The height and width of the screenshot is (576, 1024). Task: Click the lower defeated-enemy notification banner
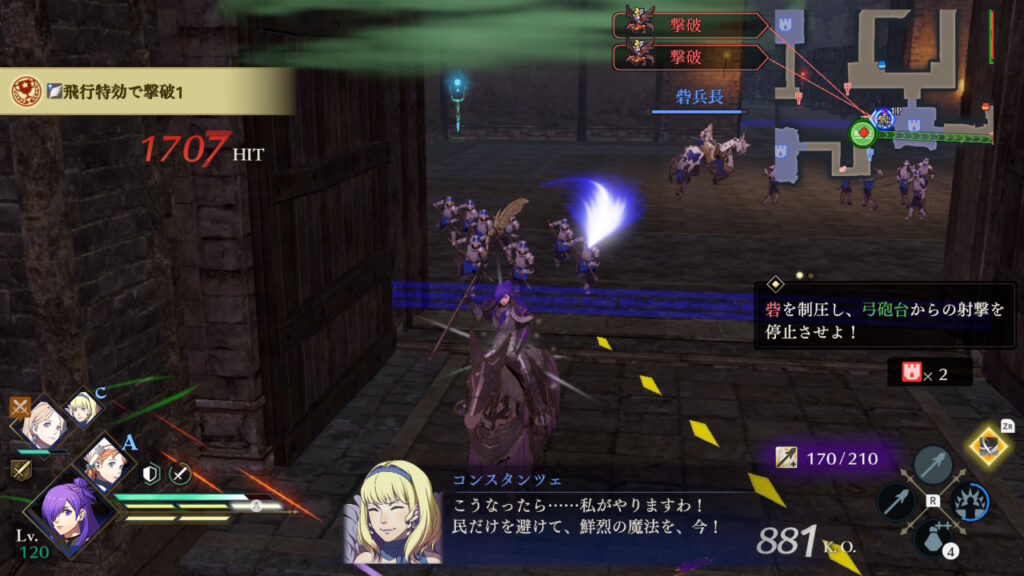click(x=690, y=56)
